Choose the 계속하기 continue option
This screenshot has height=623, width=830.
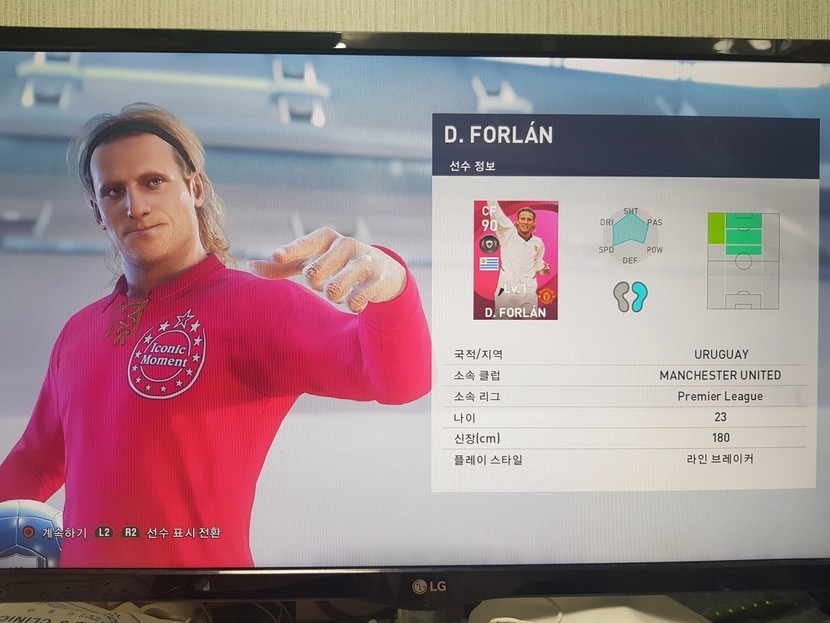60,532
